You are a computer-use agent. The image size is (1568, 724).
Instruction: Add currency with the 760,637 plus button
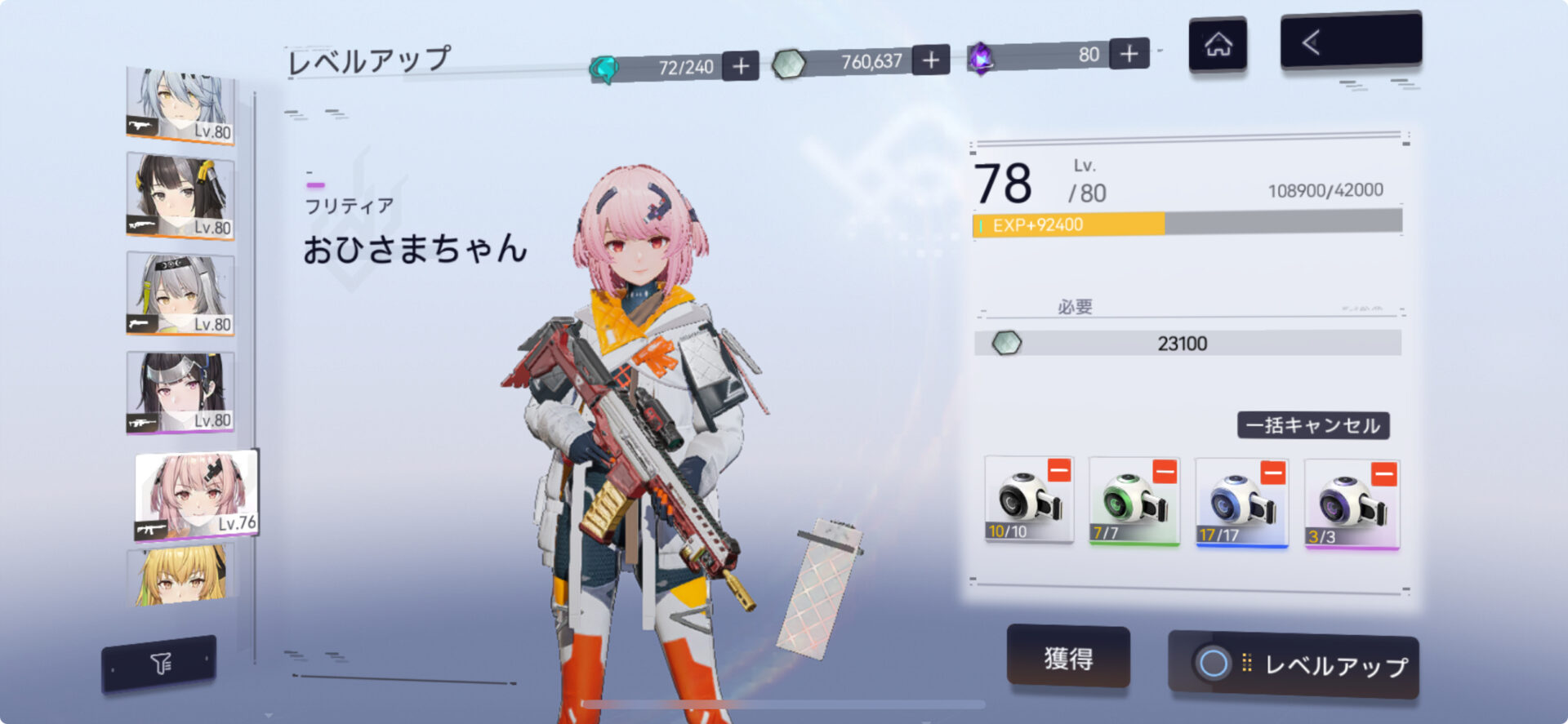930,60
